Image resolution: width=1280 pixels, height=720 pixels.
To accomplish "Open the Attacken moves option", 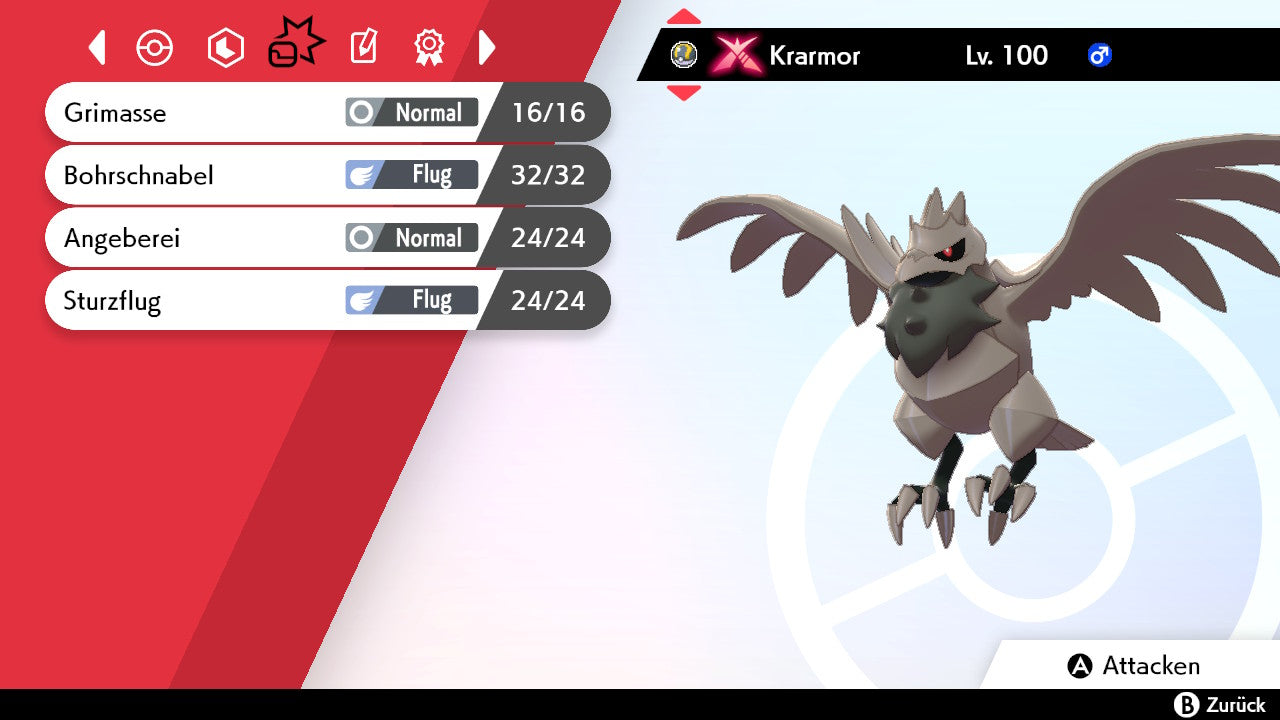I will click(x=1135, y=666).
